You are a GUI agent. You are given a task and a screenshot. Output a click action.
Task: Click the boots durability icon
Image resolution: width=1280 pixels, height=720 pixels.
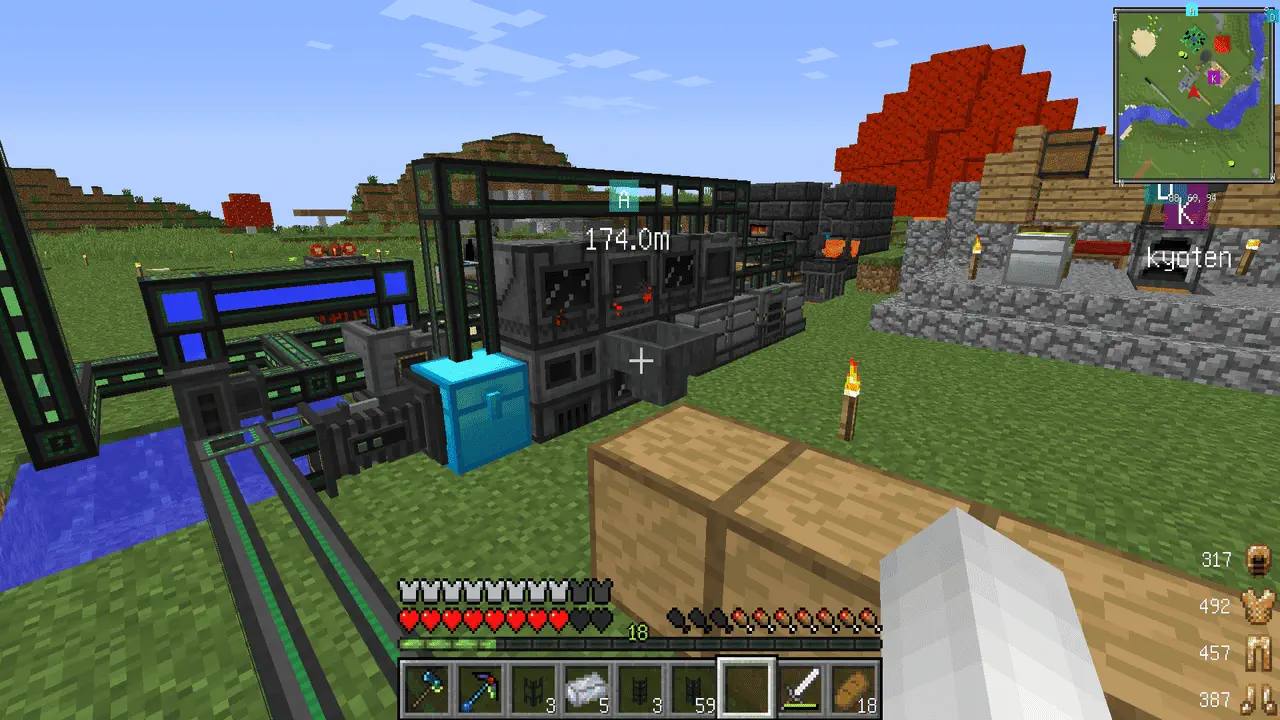click(1257, 700)
